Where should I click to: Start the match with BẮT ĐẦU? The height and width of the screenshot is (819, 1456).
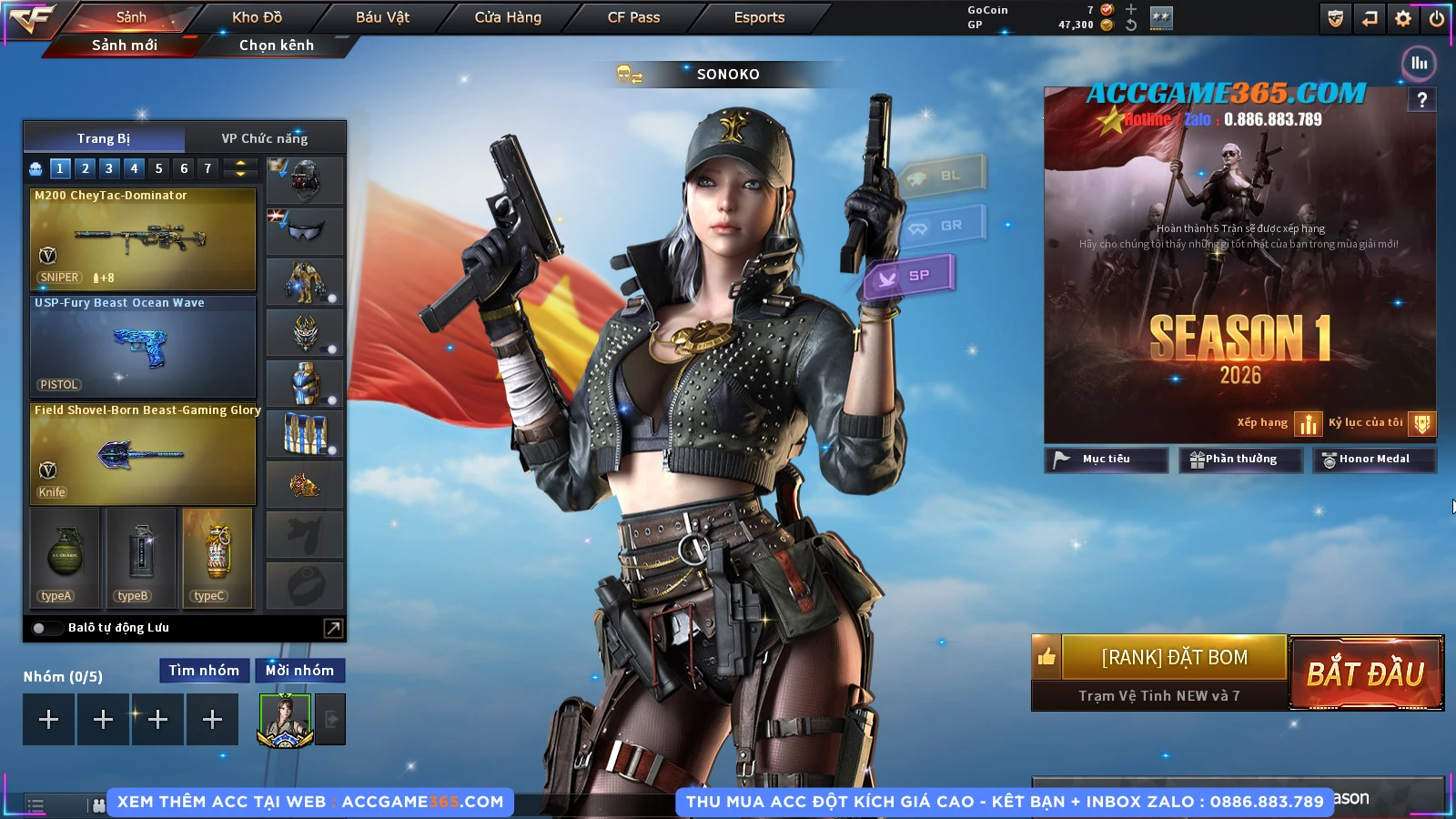pos(1365,673)
